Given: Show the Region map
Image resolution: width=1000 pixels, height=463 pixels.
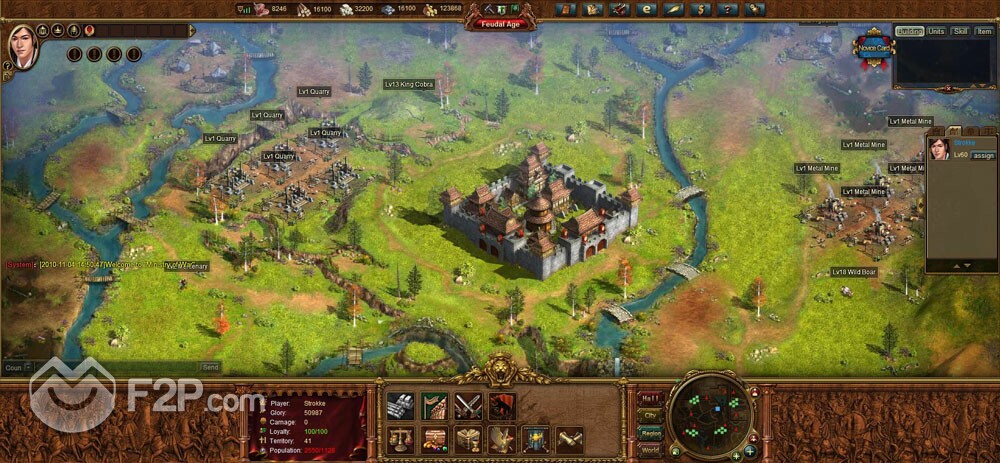Looking at the screenshot, I should [649, 432].
